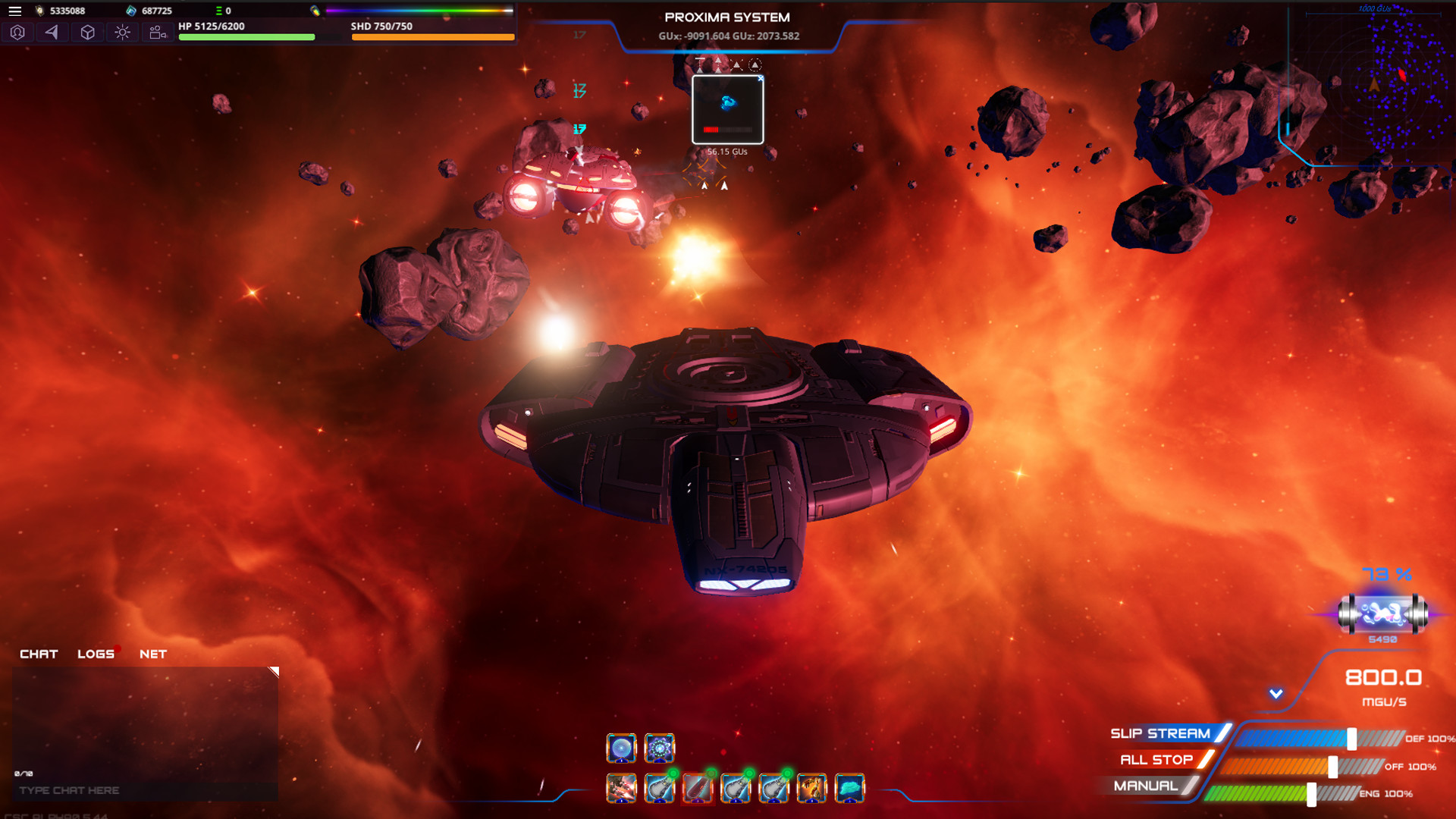Engage SLIP STREAM drive
Image resolution: width=1456 pixels, height=819 pixels.
tap(1160, 733)
